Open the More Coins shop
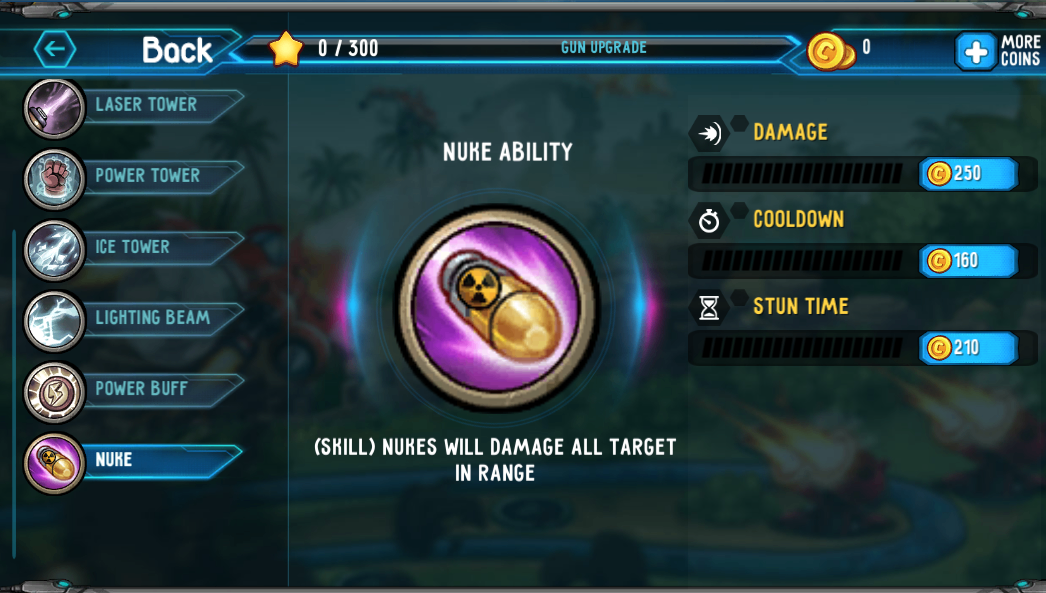Viewport: 1046px width, 593px height. click(996, 51)
